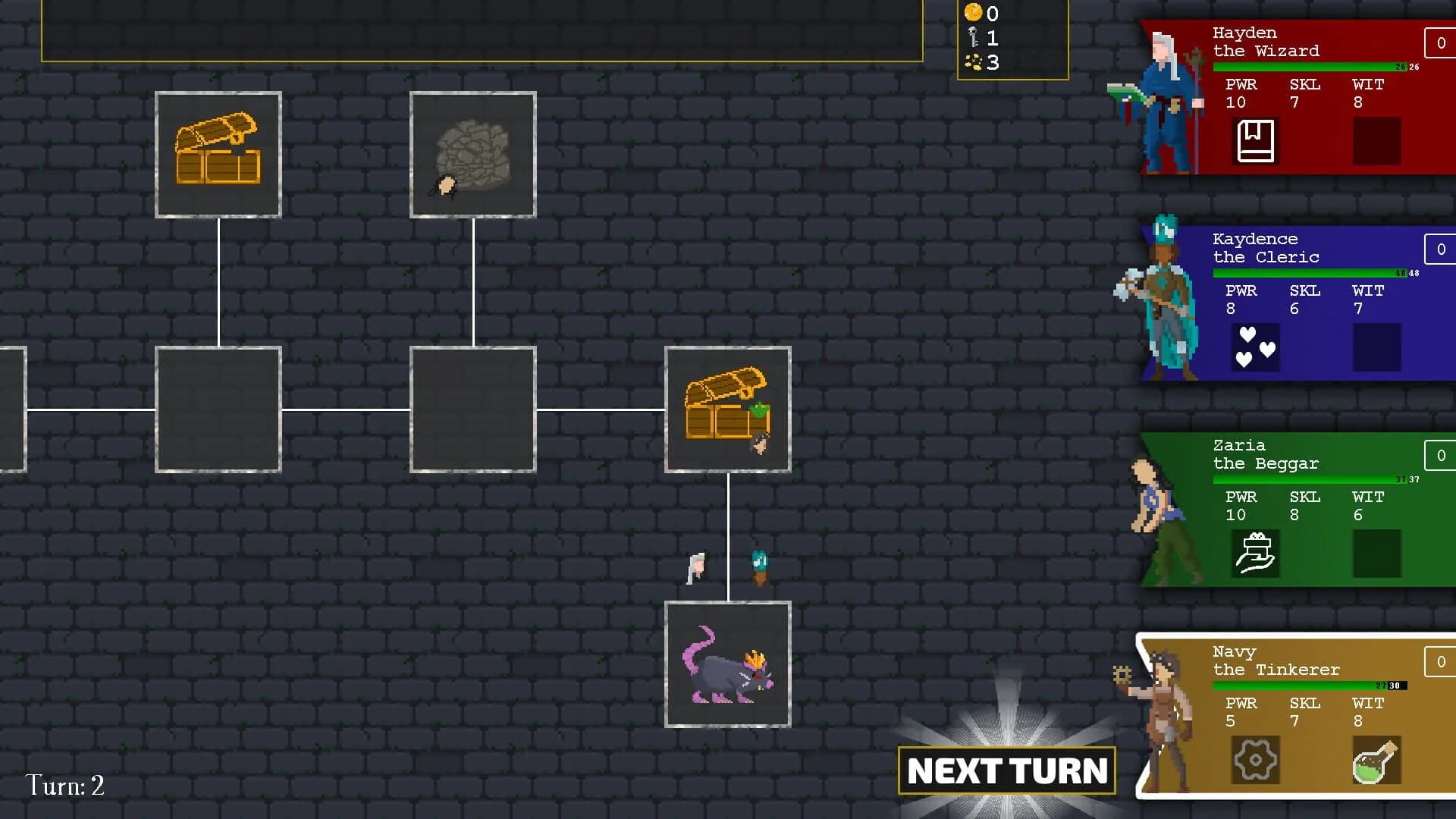Select the green potion icon on Navy's card
Screen dimensions: 1456x819
1377,760
